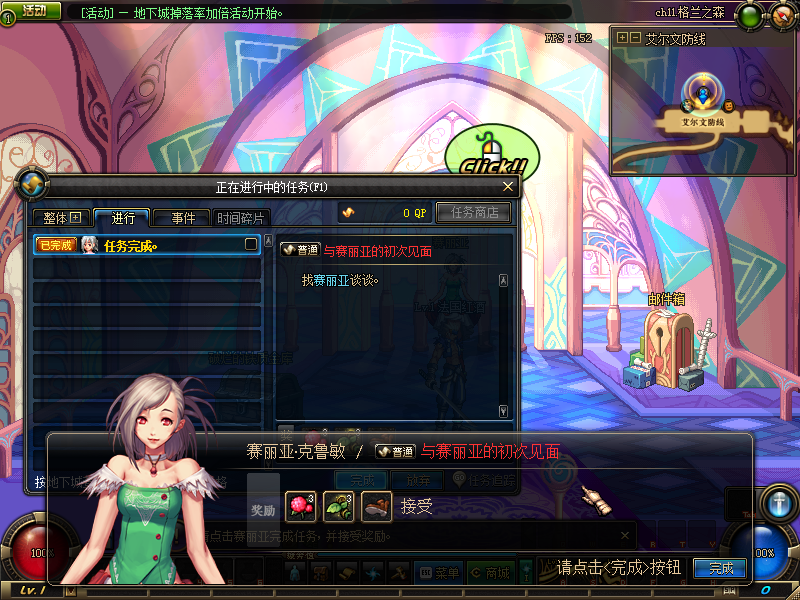Switch to the 时间碎片 tab
Screen dimensions: 800x600
(240, 218)
